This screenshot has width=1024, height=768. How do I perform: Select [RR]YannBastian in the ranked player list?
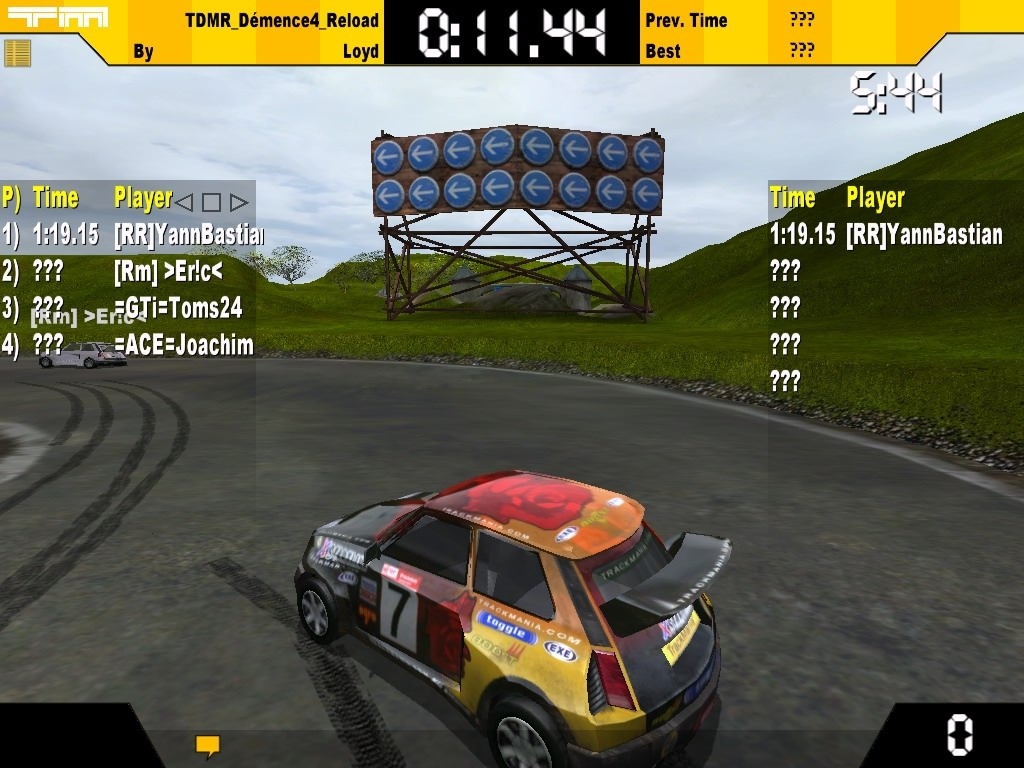(187, 235)
